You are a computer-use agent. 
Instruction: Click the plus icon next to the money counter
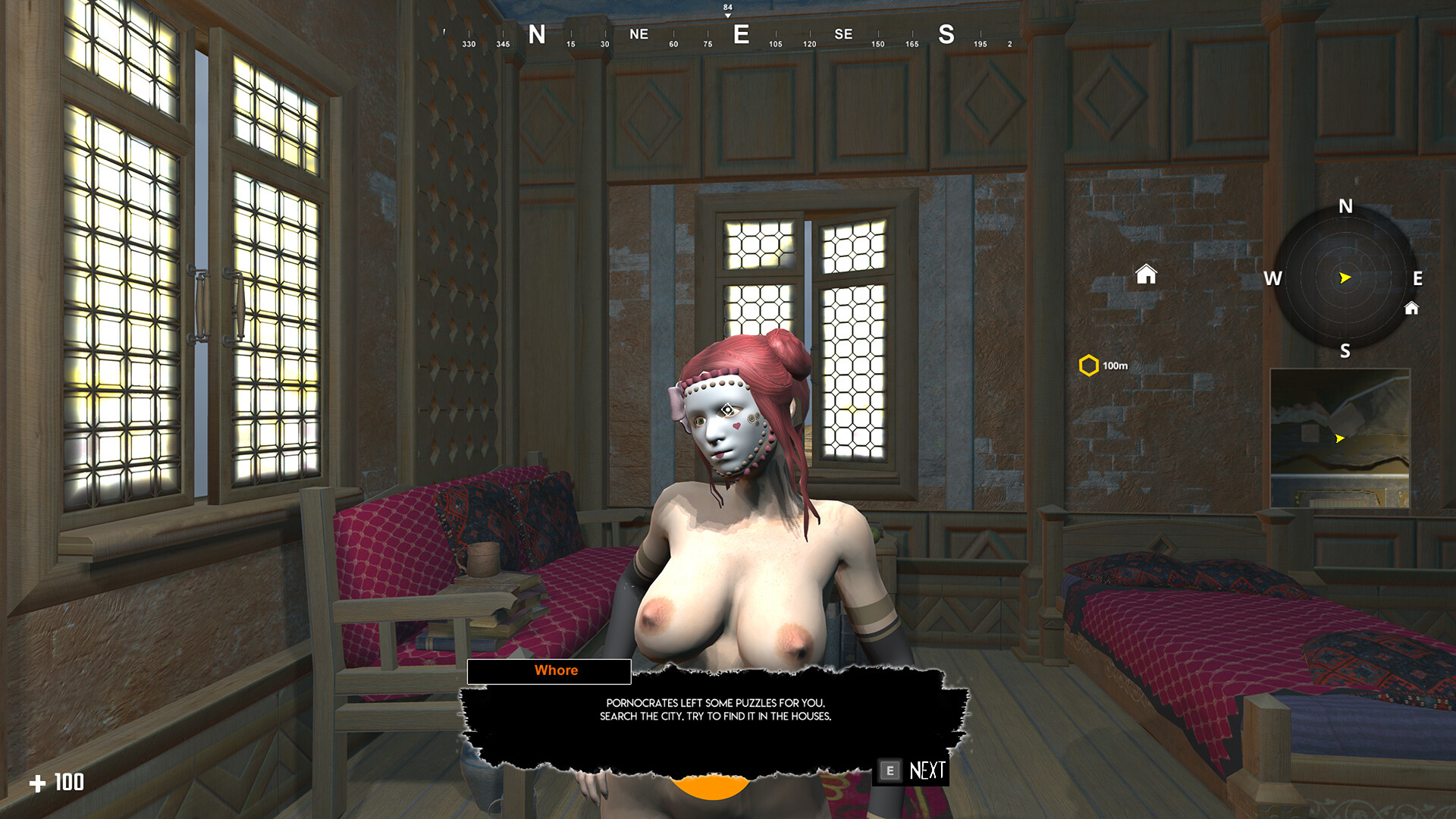(40, 782)
